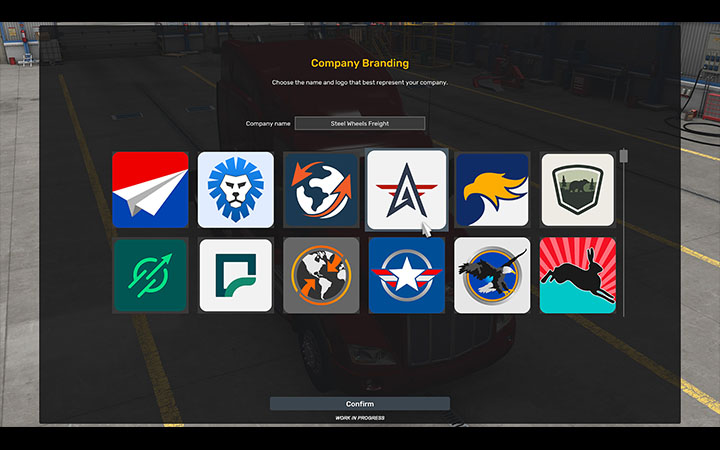Choose the yellow eagle head logo
The image size is (720, 450).
point(492,190)
